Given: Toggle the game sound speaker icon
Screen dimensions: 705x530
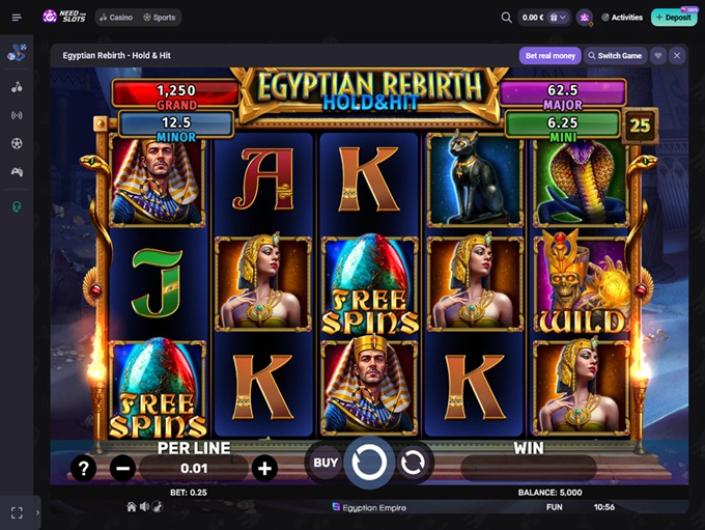Looking at the screenshot, I should 145,507.
